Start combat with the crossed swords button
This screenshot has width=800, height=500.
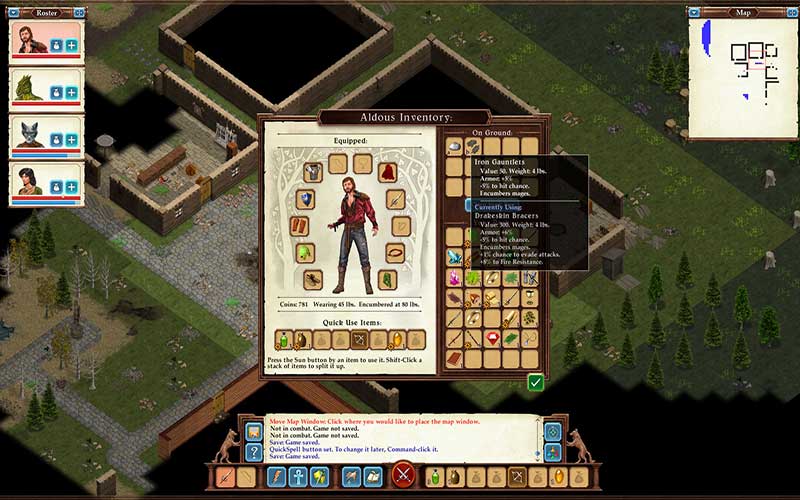pos(403,476)
